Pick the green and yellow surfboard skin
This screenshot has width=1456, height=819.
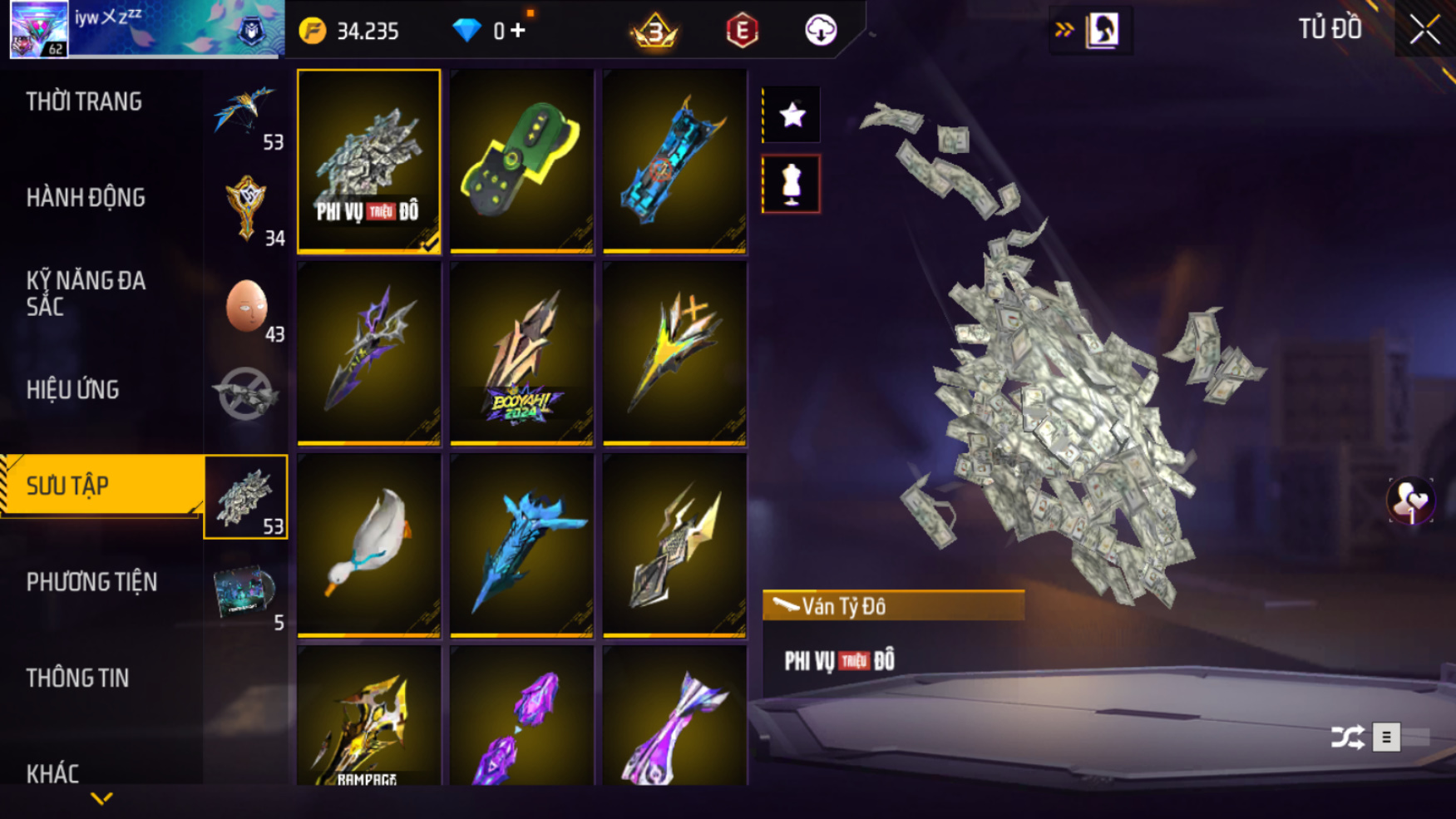(x=521, y=161)
